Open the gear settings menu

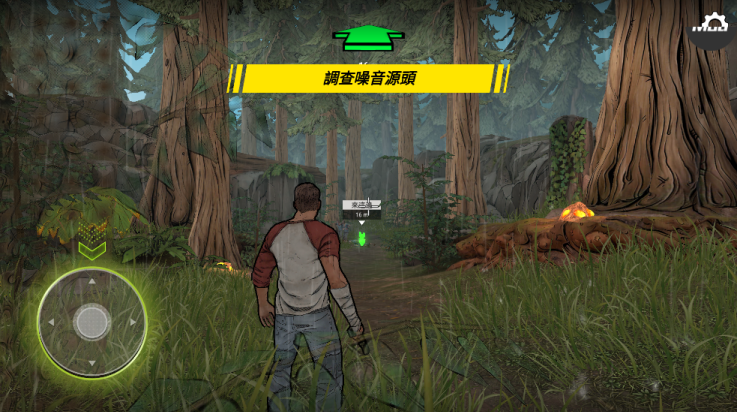point(713,24)
